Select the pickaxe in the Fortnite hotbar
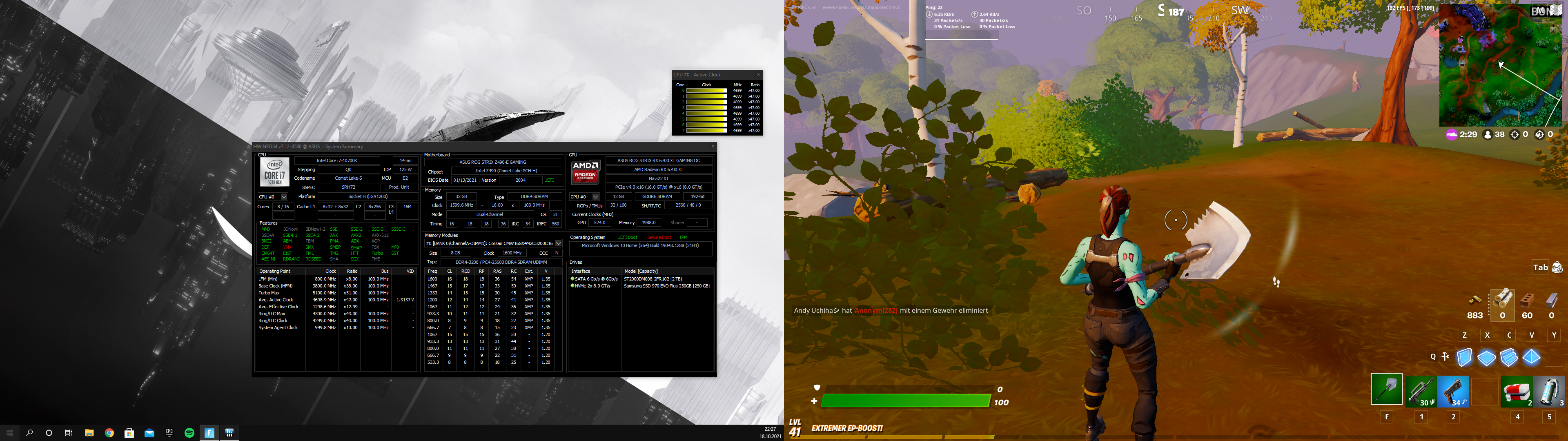Screen dimensions: 1568x441 (x=1387, y=390)
